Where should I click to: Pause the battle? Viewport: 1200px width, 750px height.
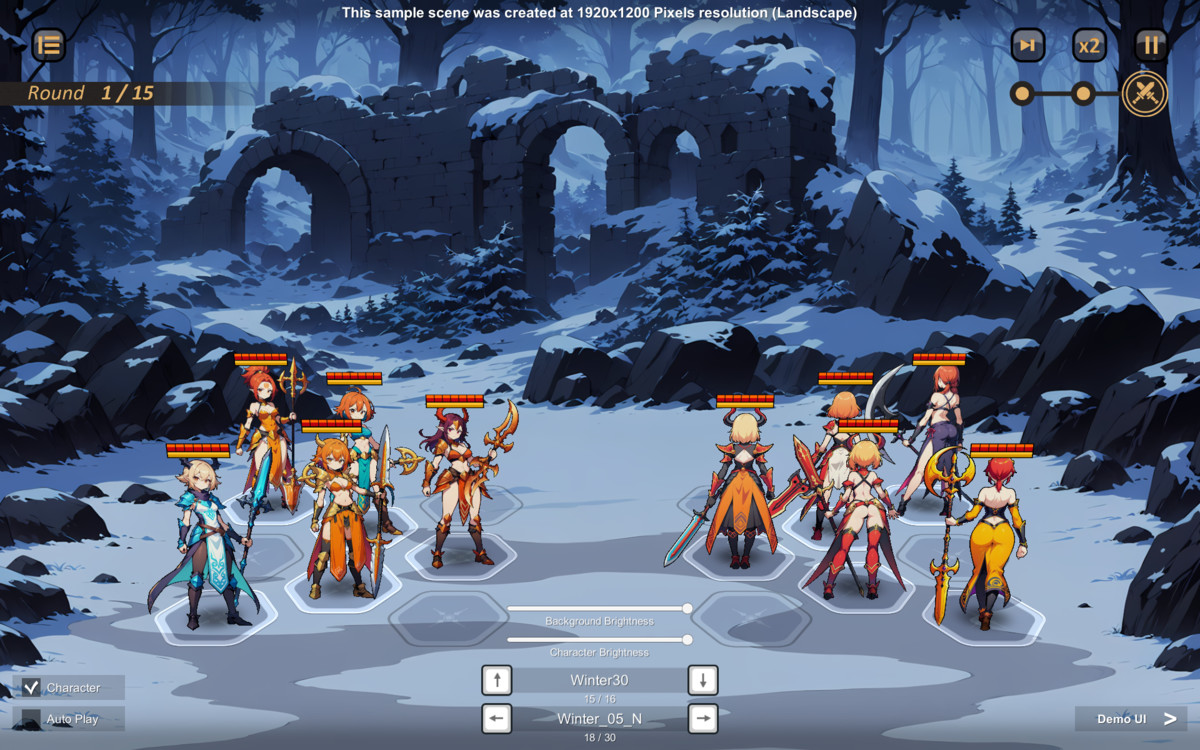[1151, 45]
